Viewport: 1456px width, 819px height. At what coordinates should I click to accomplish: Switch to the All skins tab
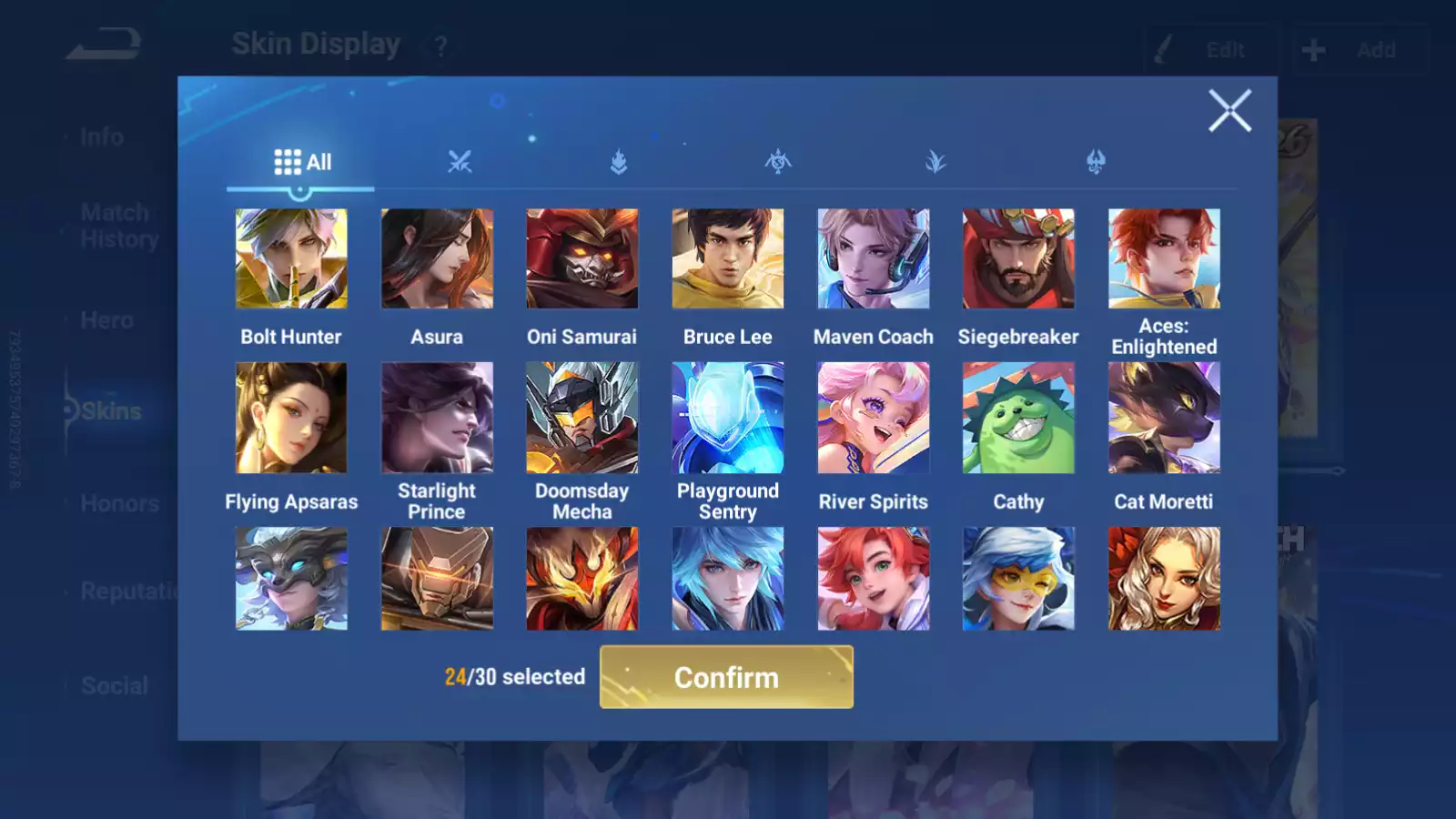point(302,162)
